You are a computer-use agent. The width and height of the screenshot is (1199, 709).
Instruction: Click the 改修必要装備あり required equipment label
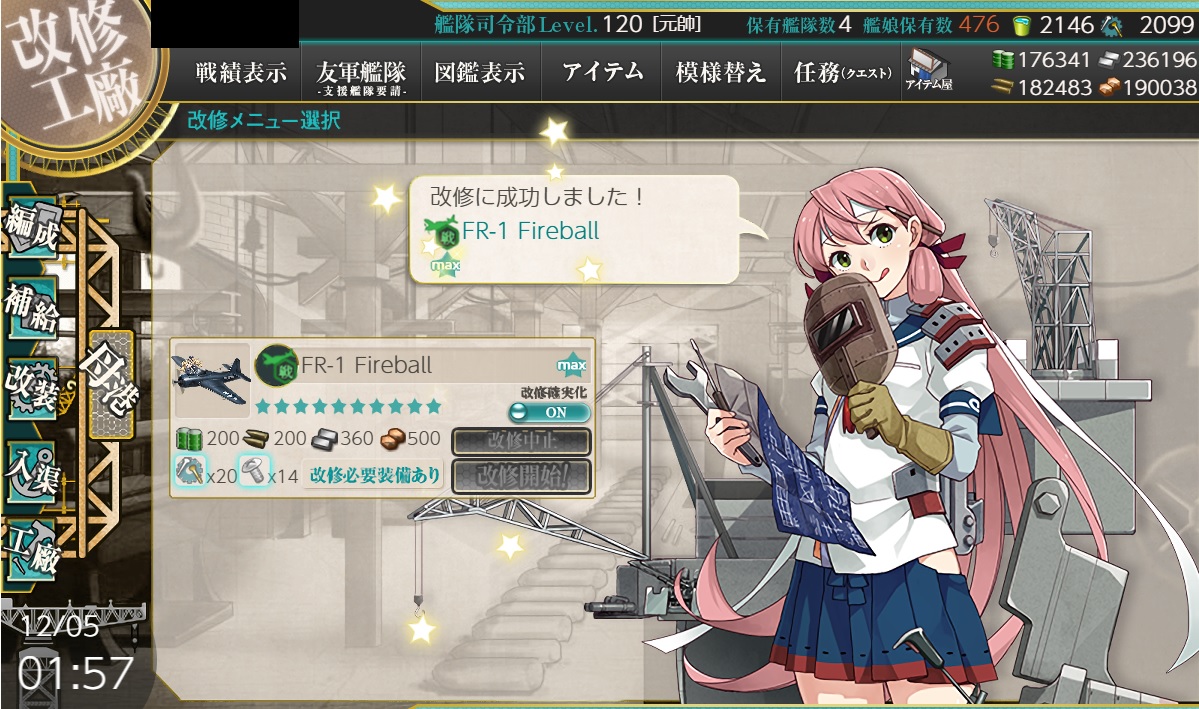pos(375,476)
